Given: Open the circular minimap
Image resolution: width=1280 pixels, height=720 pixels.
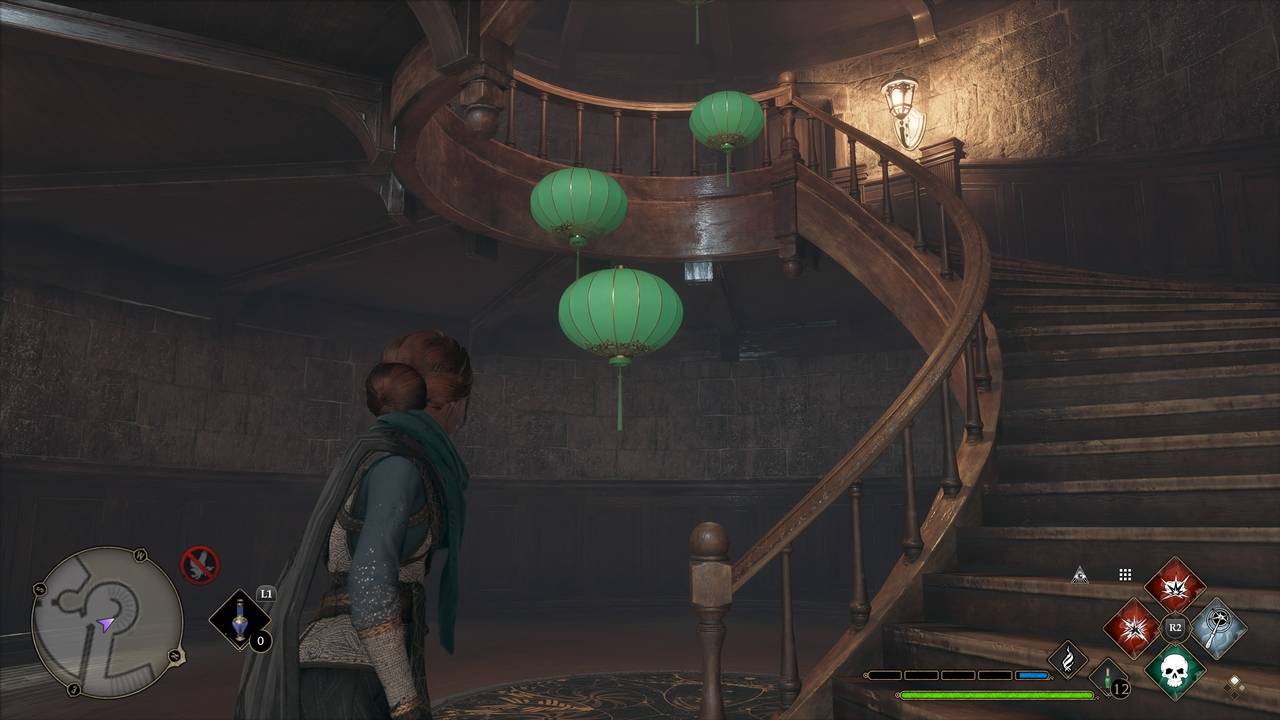Looking at the screenshot, I should coord(107,621).
